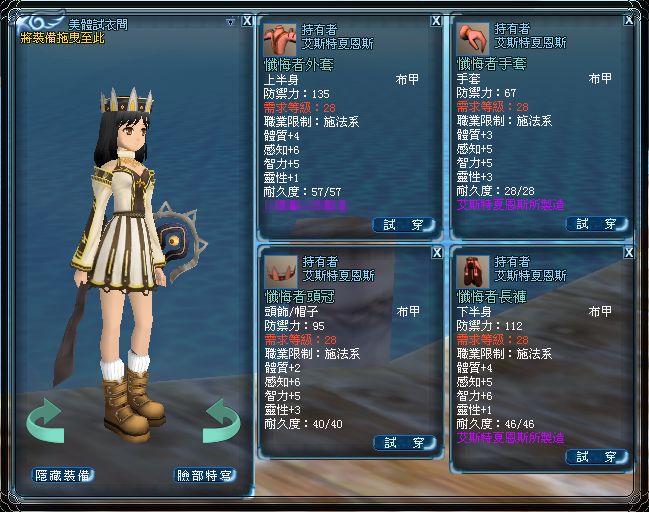649x512 pixels.
Task: Try on the 懺悔者長褲 with its 試穿 button
Action: click(596, 456)
